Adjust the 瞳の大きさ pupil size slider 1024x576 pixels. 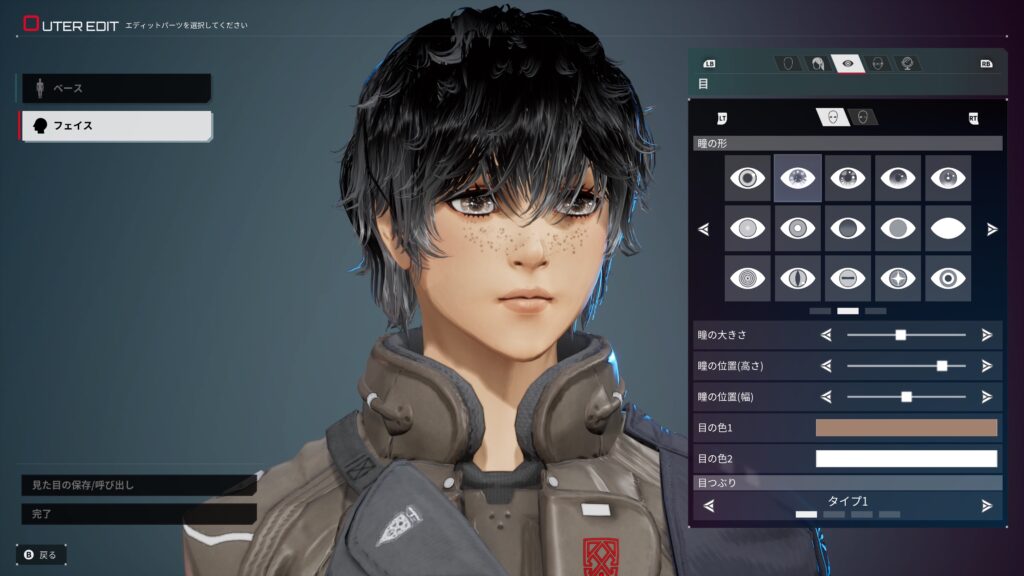tap(900, 335)
